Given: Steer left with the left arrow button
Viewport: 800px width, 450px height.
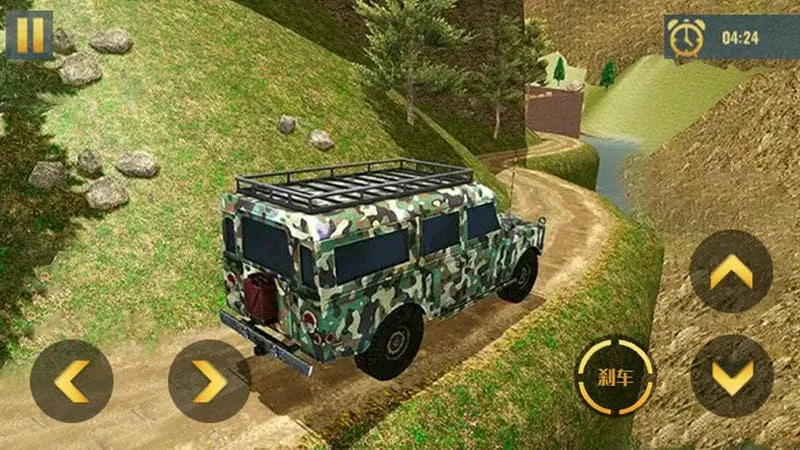Looking at the screenshot, I should (71, 381).
